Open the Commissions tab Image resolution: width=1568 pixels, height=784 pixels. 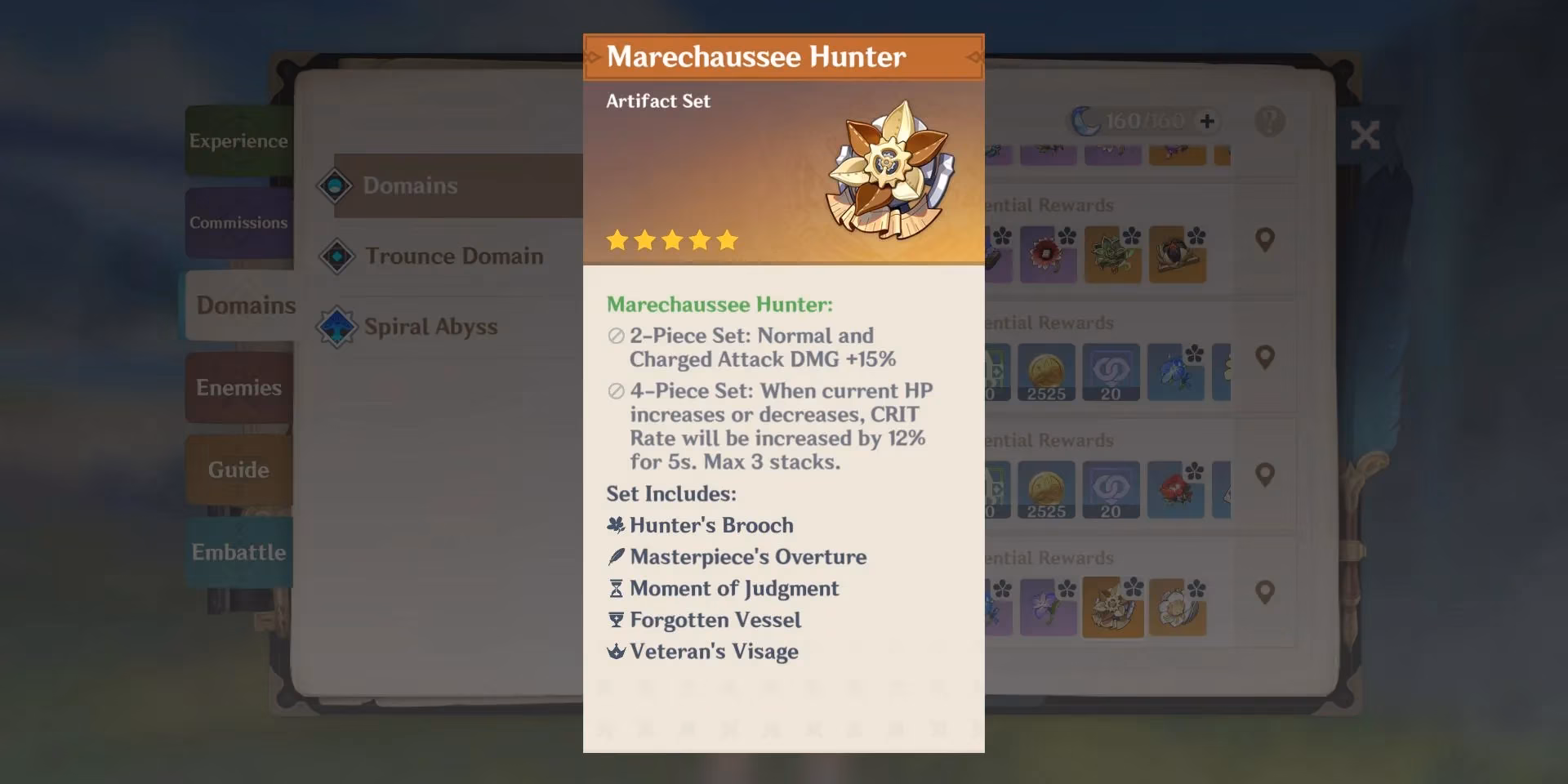pyautogui.click(x=238, y=222)
